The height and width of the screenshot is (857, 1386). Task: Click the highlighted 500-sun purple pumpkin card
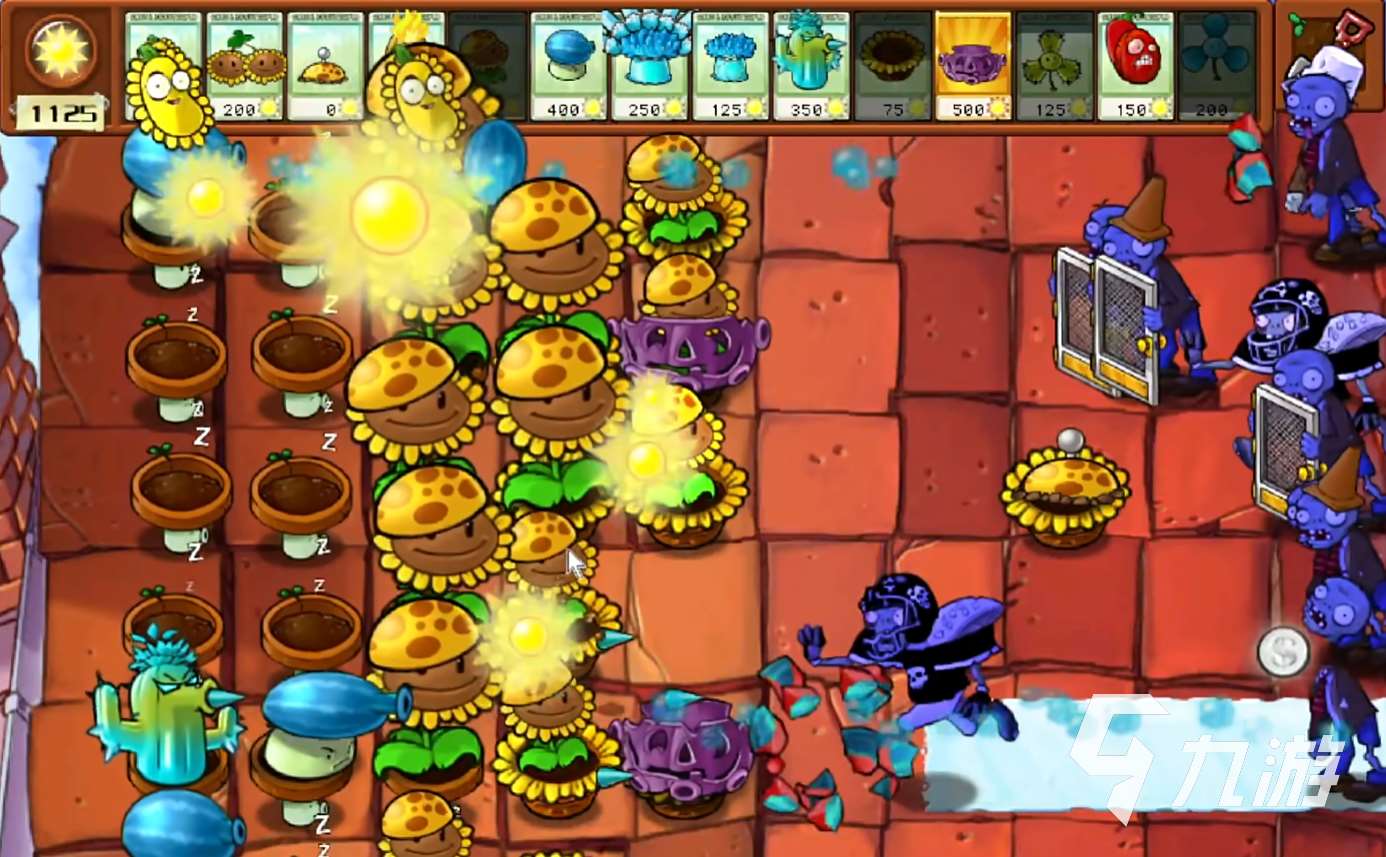point(974,65)
